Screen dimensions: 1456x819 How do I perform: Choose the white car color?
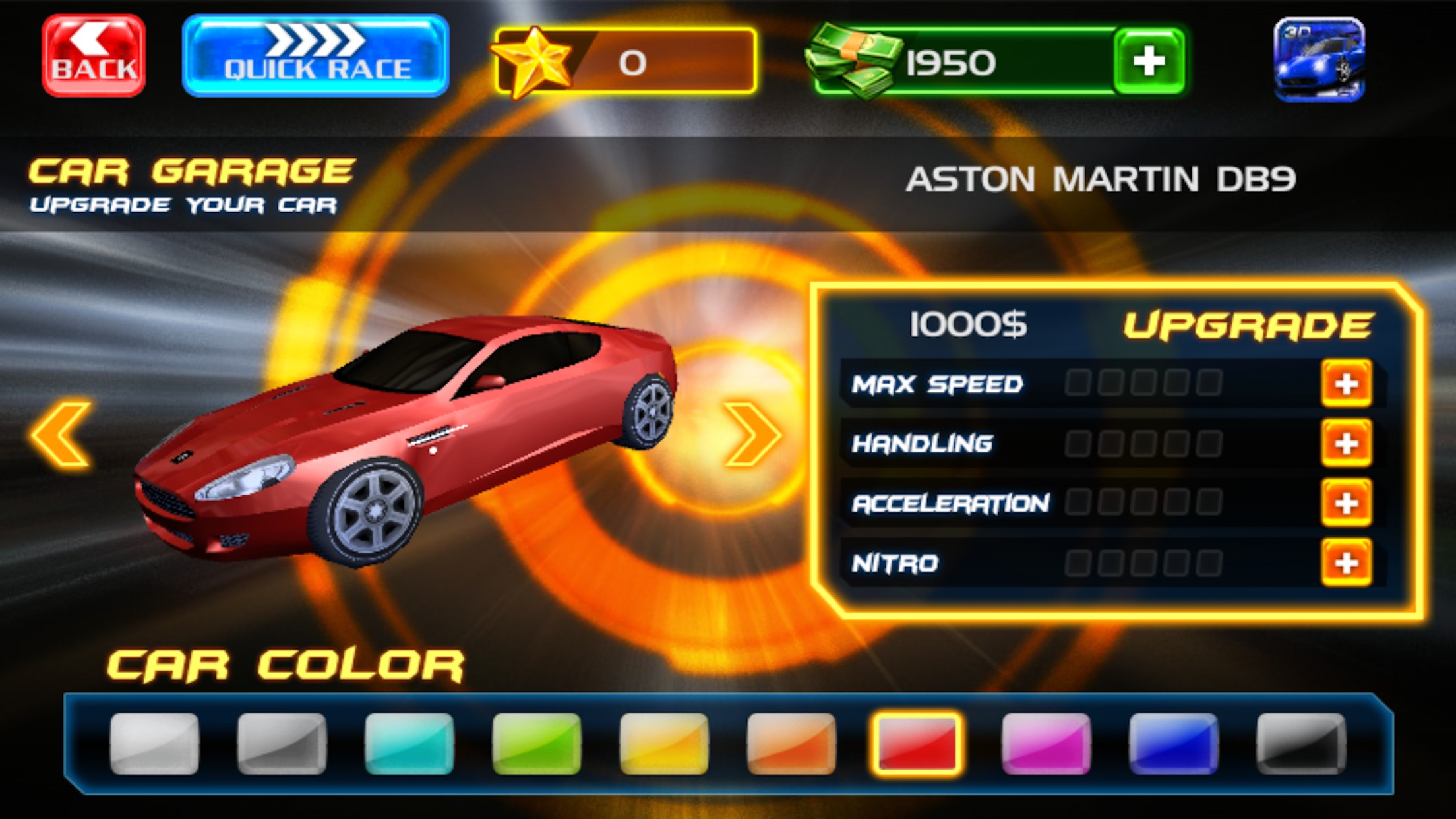point(154,743)
